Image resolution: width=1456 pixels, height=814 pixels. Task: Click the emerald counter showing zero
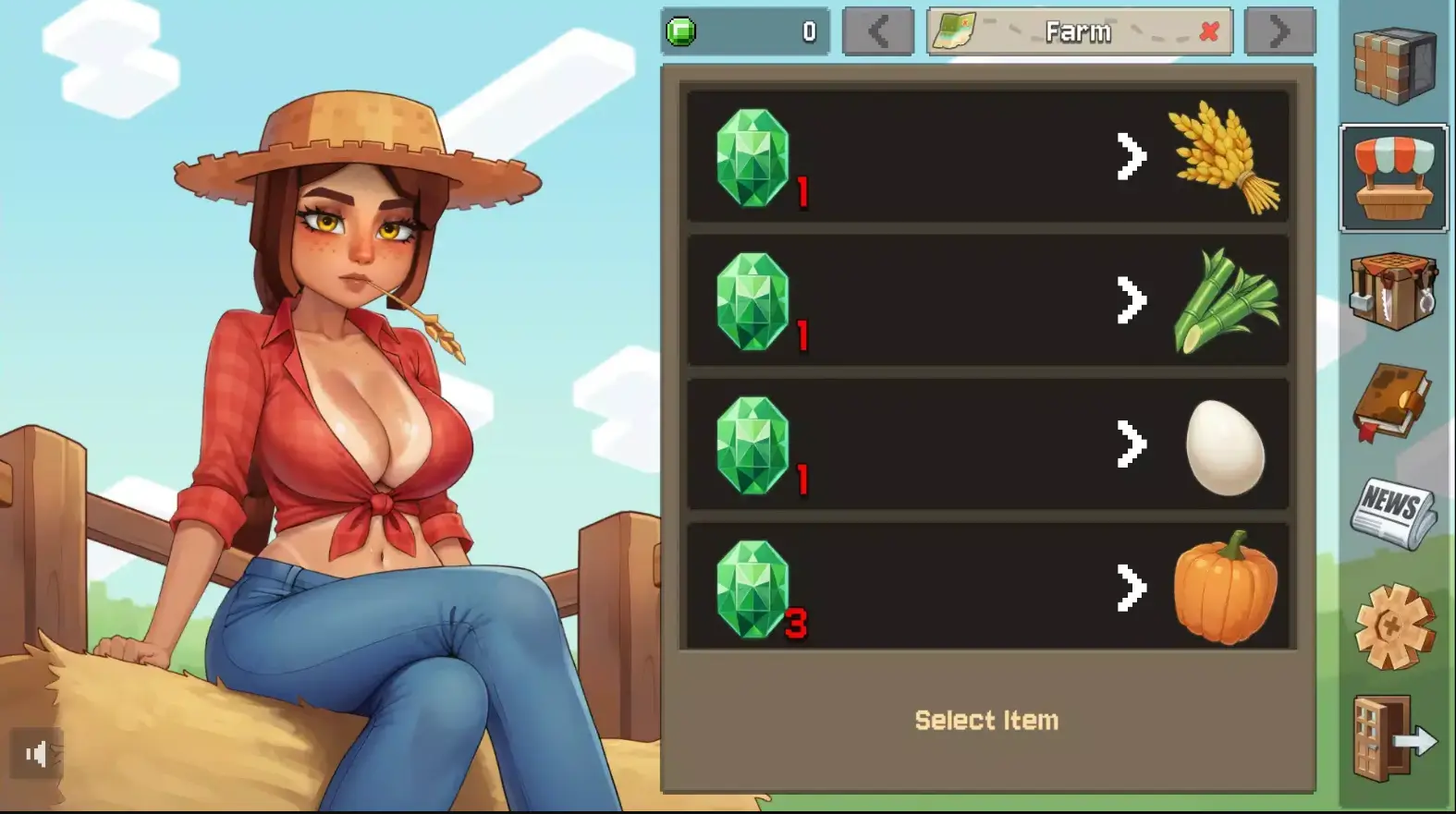pos(809,30)
